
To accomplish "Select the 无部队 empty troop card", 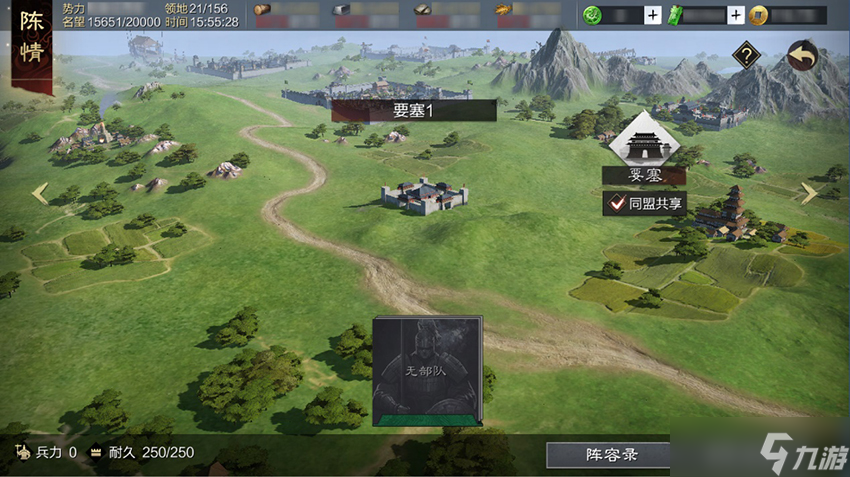I will pos(427,371).
